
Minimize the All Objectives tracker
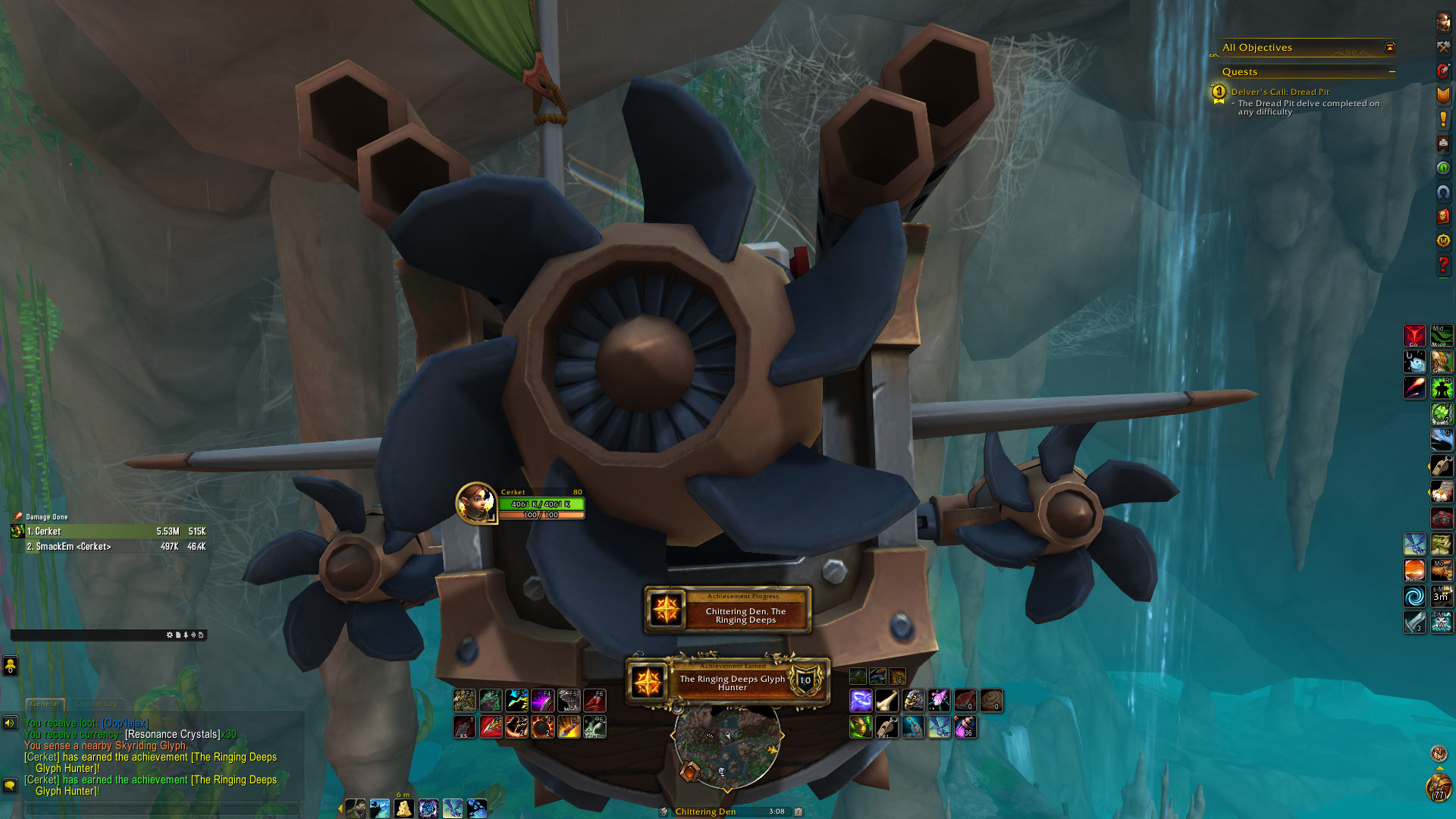(x=1390, y=48)
